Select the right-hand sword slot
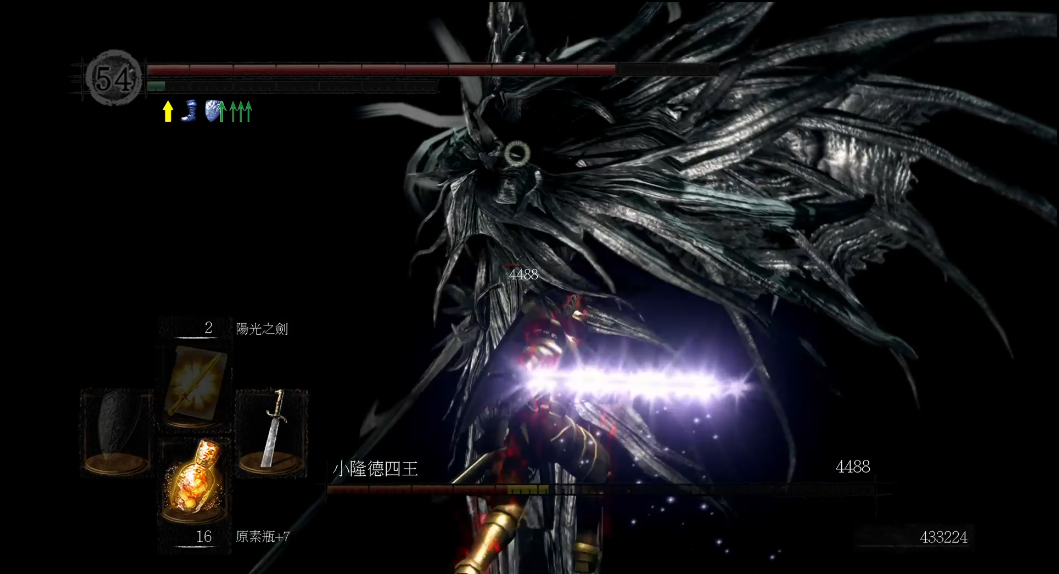This screenshot has width=1059, height=574. point(271,430)
